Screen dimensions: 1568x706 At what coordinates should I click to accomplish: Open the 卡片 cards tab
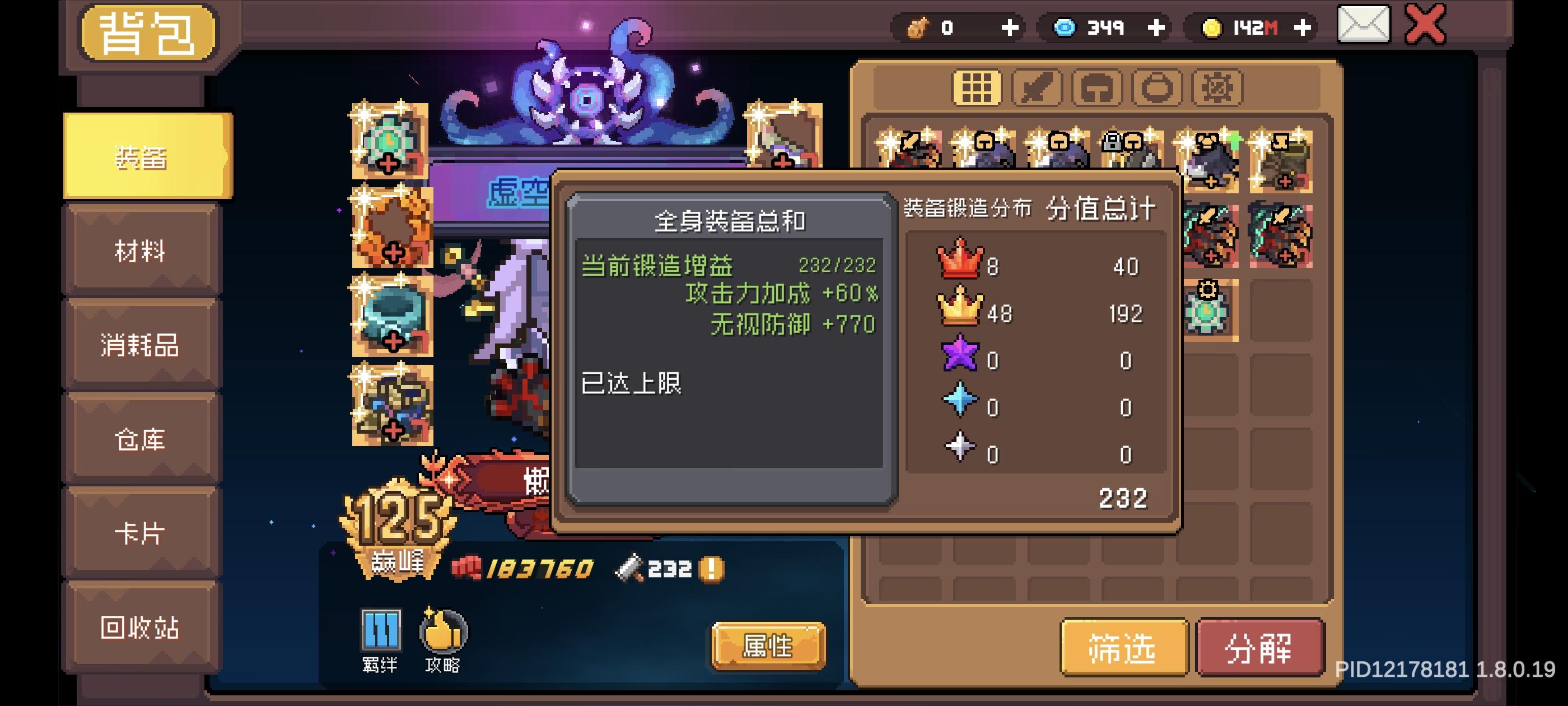click(x=141, y=531)
